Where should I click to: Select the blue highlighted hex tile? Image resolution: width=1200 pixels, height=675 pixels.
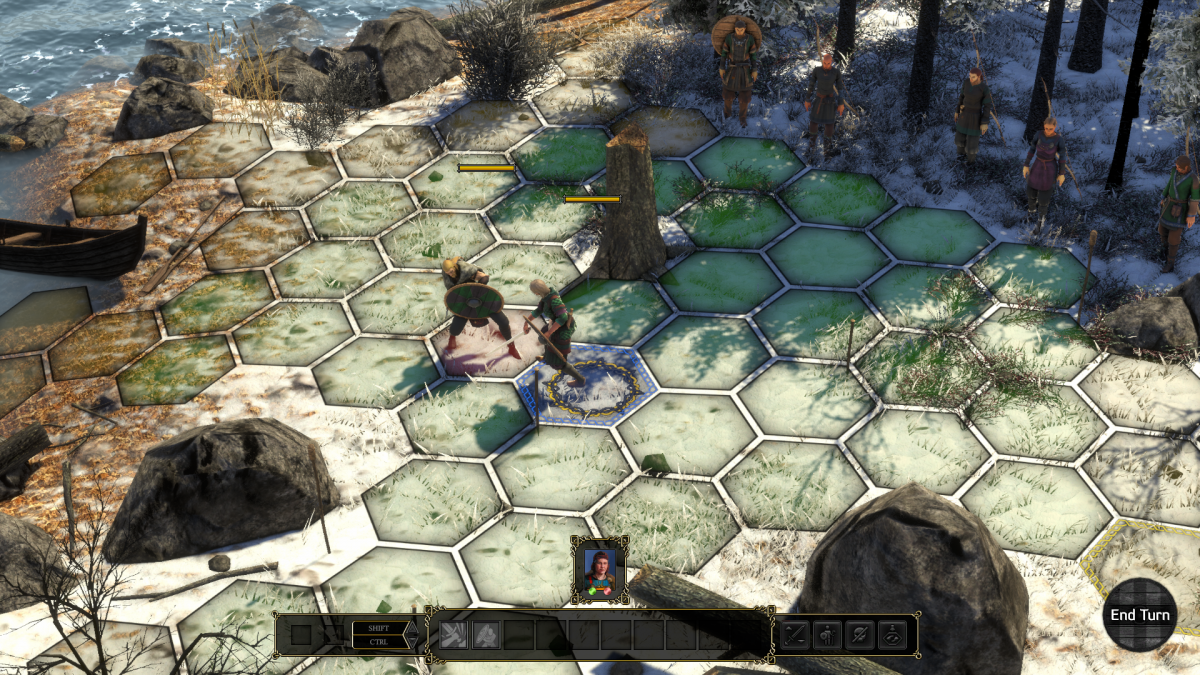pyautogui.click(x=585, y=386)
